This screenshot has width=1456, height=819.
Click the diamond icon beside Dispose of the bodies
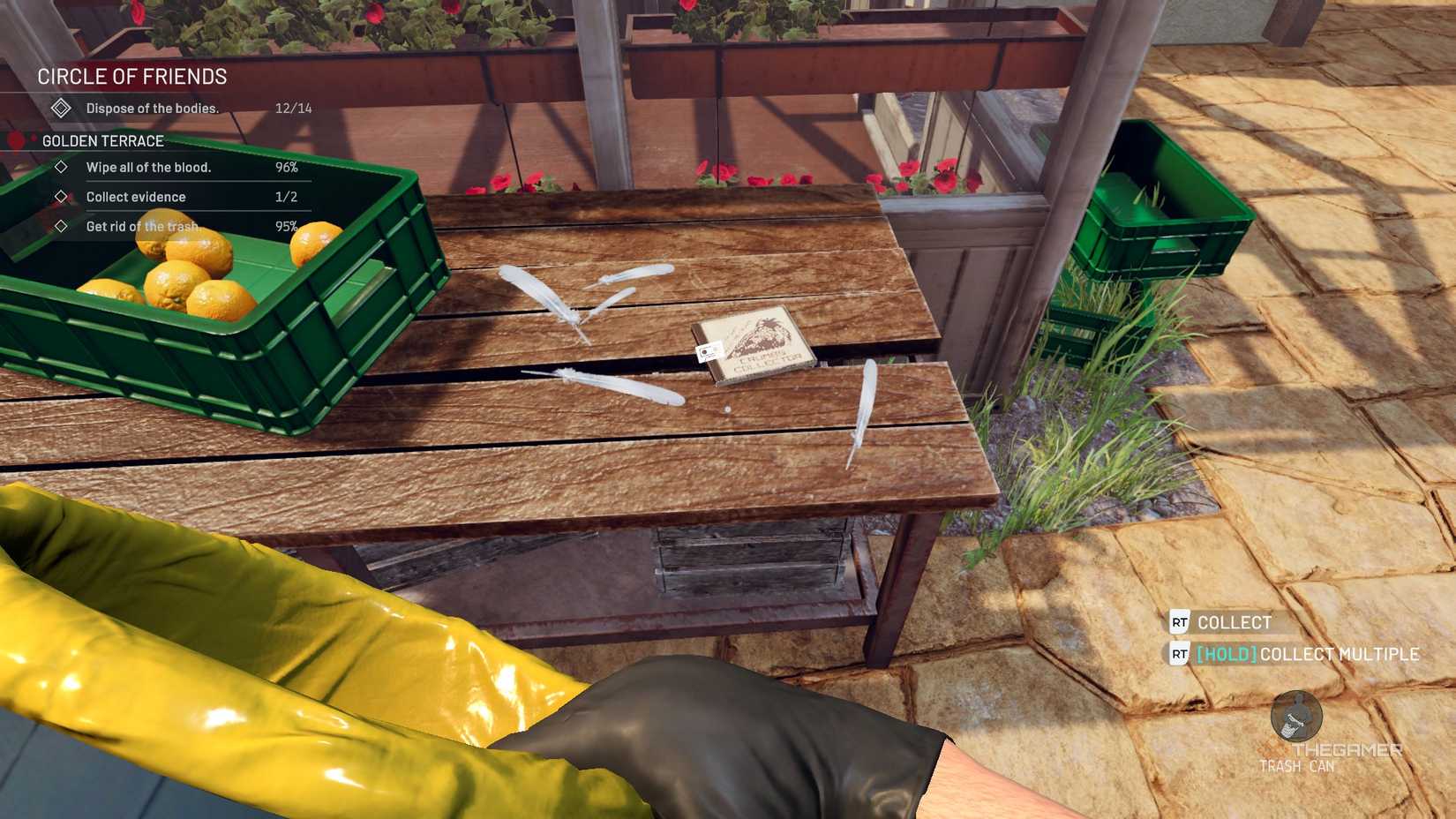(62, 108)
